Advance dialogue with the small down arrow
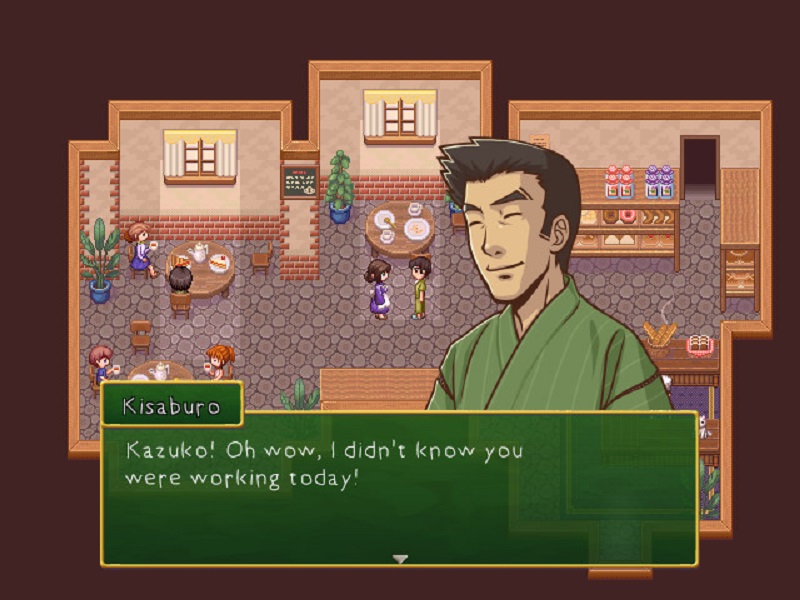This screenshot has height=600, width=800. click(x=400, y=559)
